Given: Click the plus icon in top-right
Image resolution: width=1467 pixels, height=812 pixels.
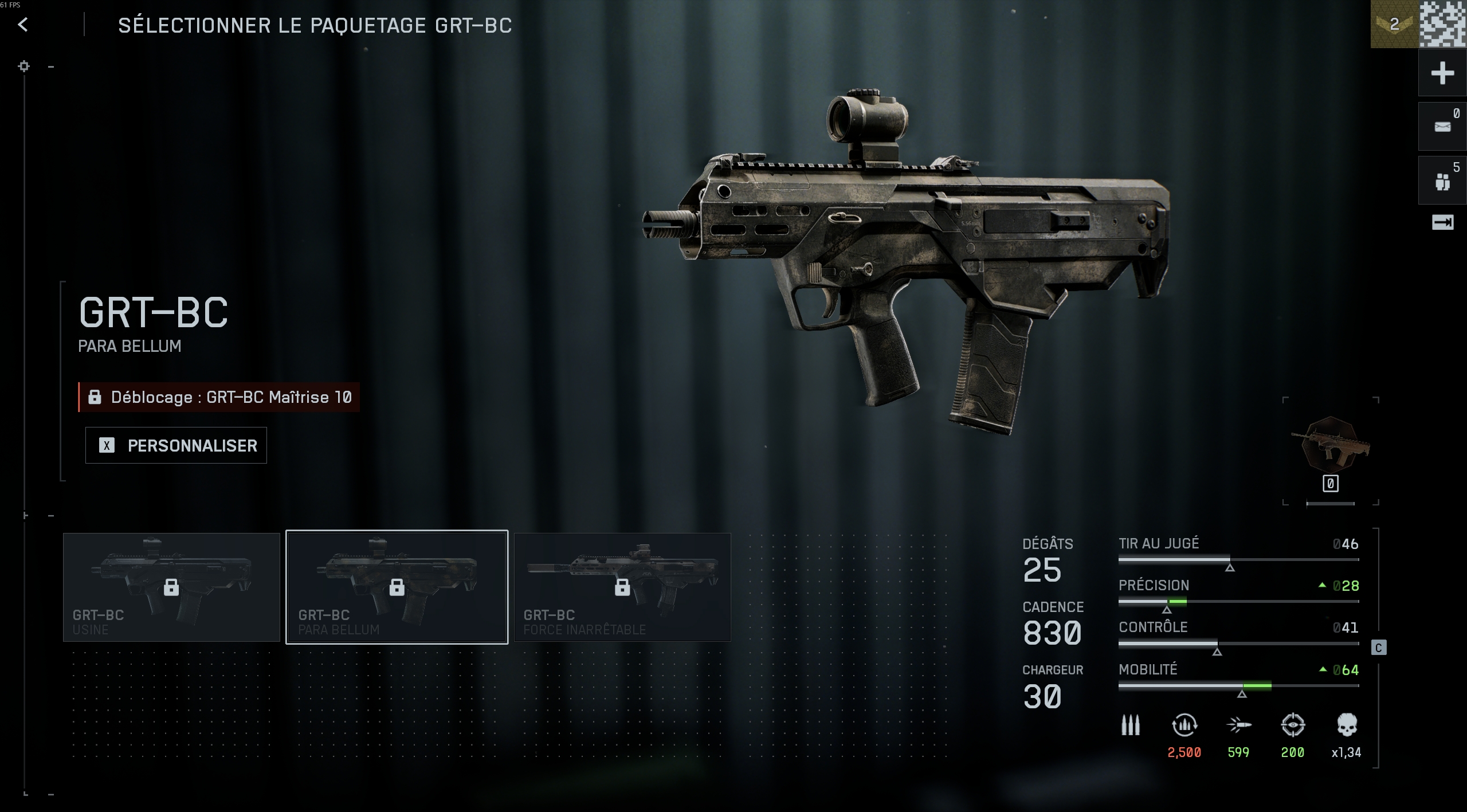Looking at the screenshot, I should click(1442, 73).
